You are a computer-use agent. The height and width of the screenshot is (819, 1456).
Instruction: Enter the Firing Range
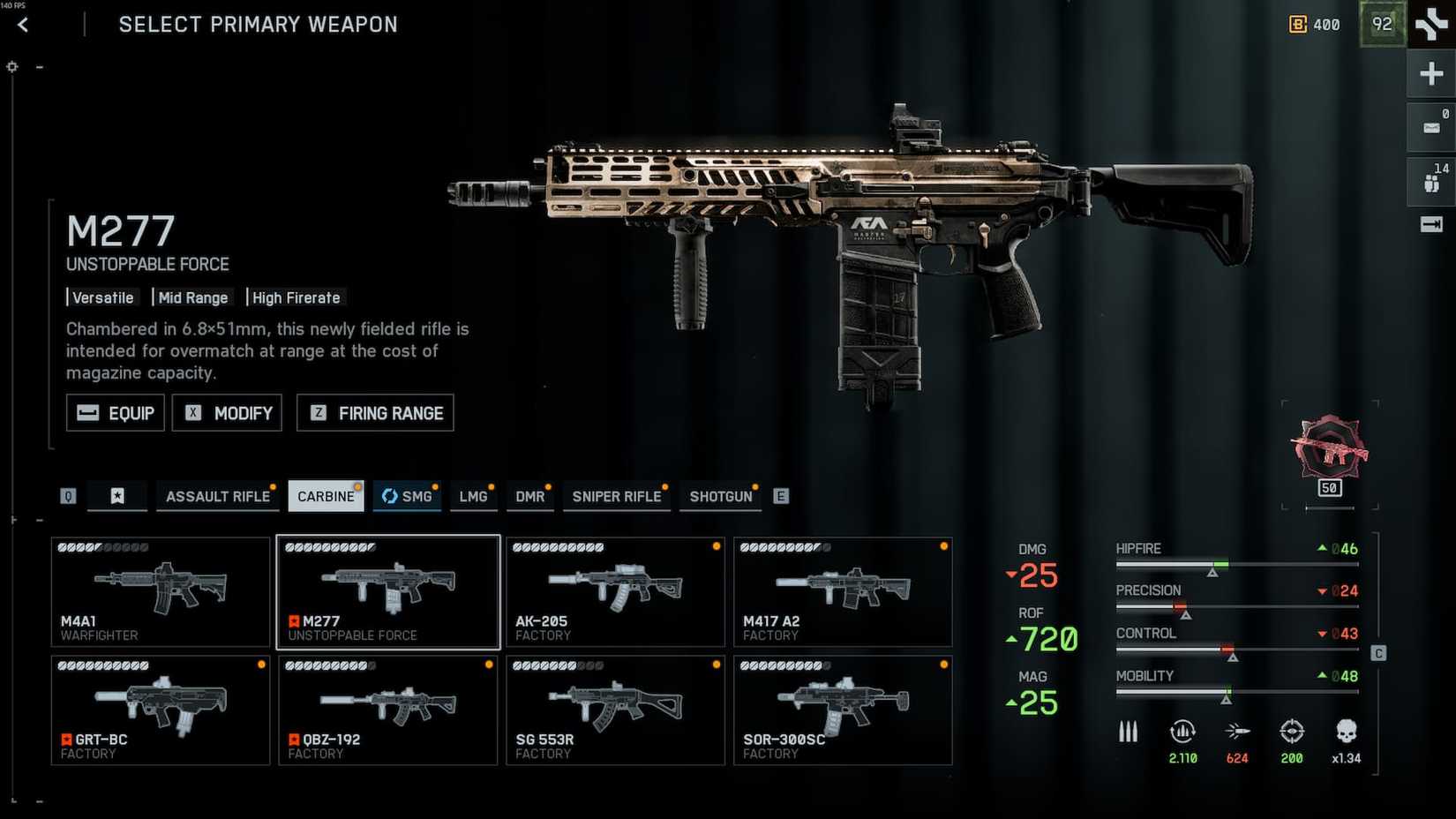click(375, 413)
